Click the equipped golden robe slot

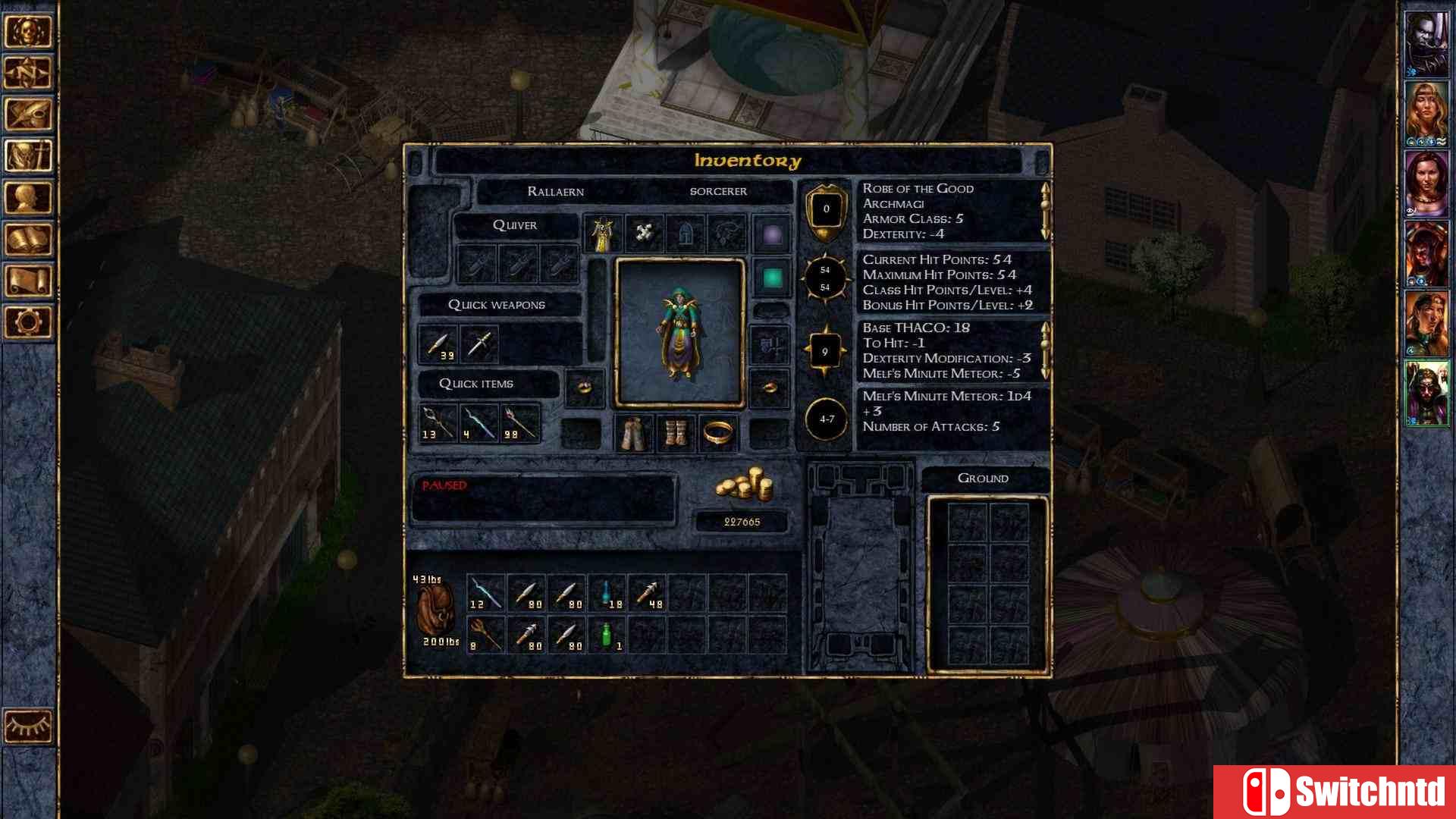coord(603,233)
